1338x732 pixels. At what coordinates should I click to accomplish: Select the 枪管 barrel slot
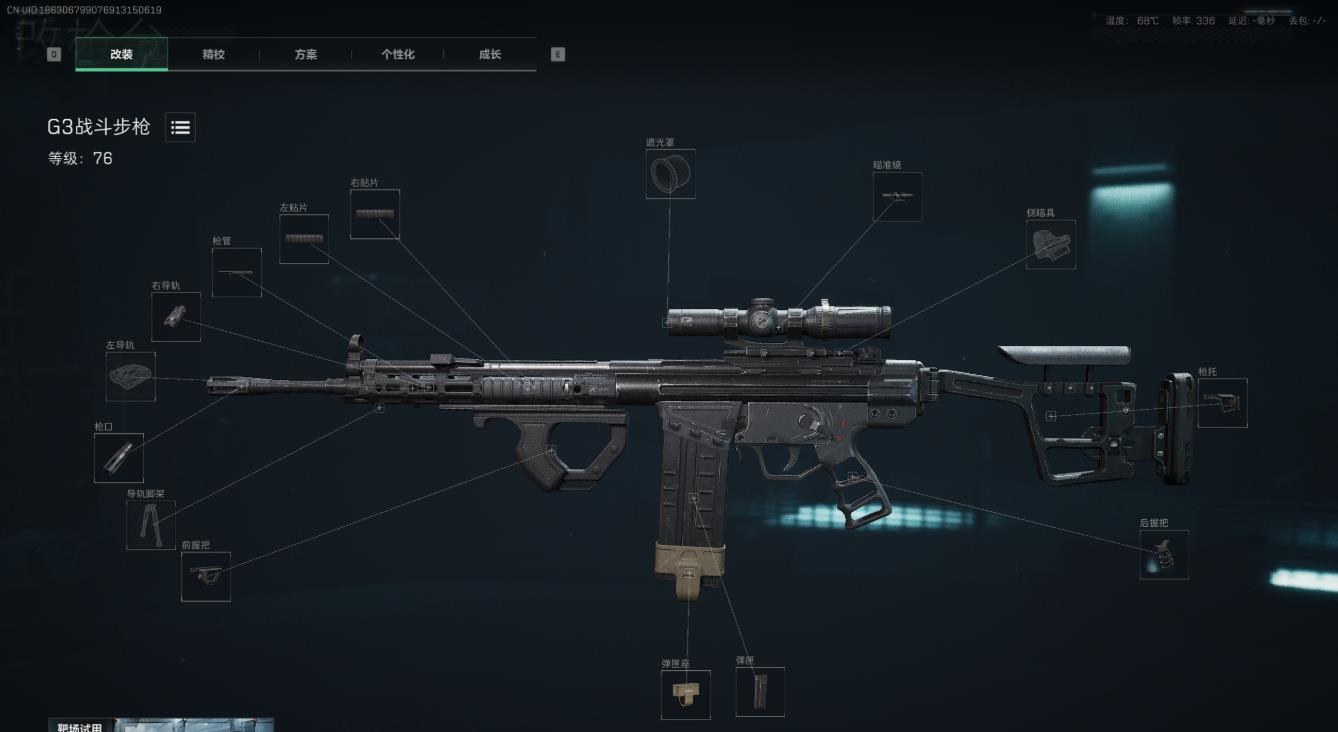[237, 272]
